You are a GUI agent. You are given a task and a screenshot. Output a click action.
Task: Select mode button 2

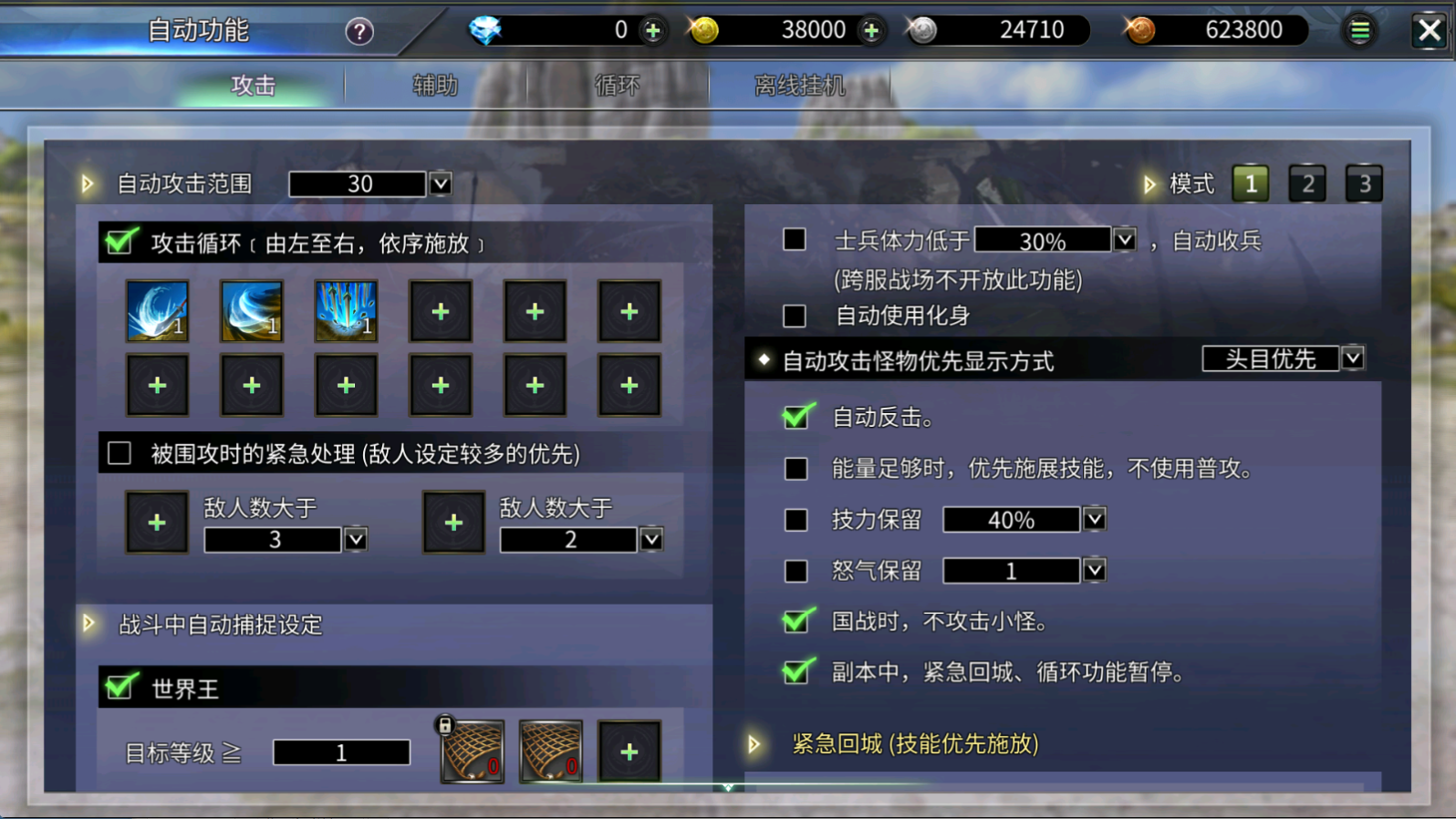point(1307,182)
